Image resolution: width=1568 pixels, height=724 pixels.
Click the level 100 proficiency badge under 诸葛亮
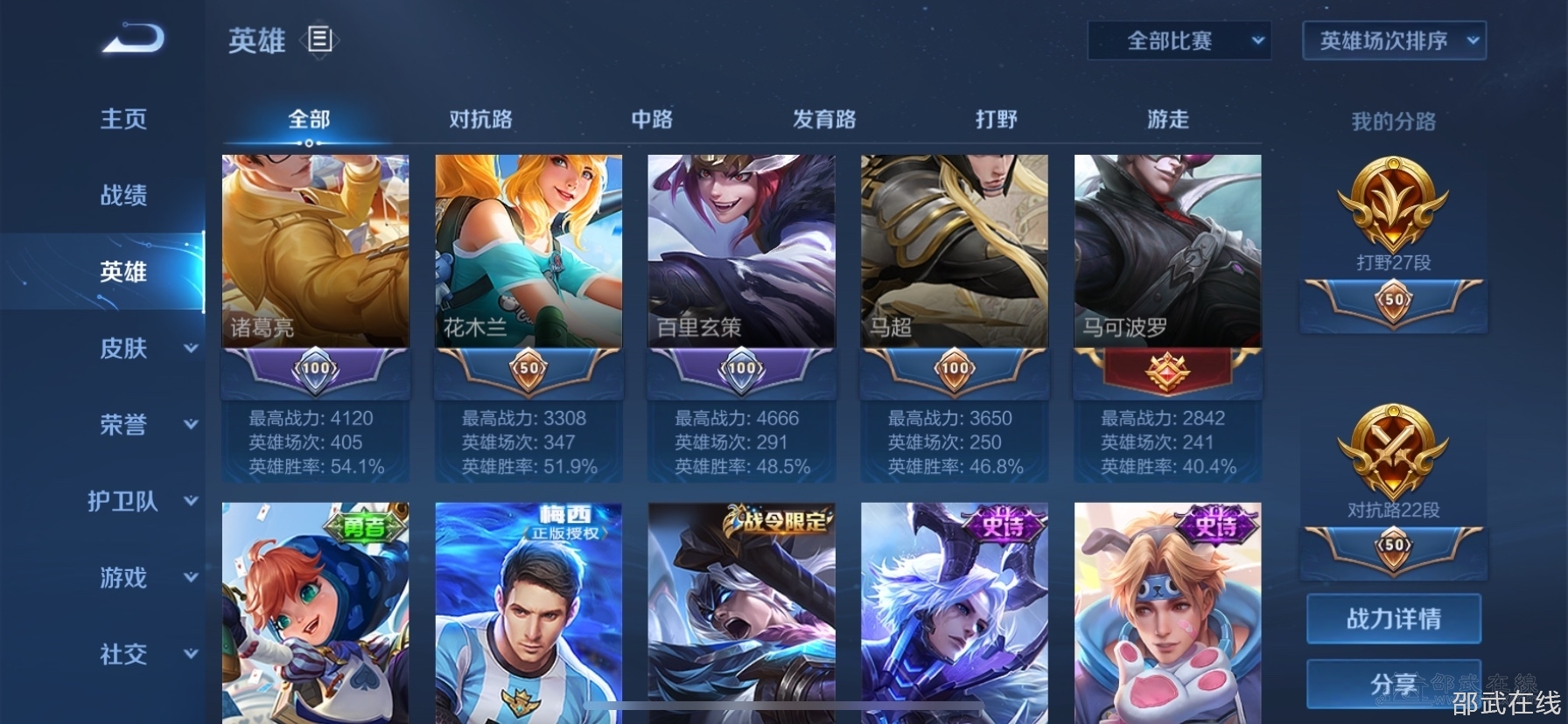(315, 369)
